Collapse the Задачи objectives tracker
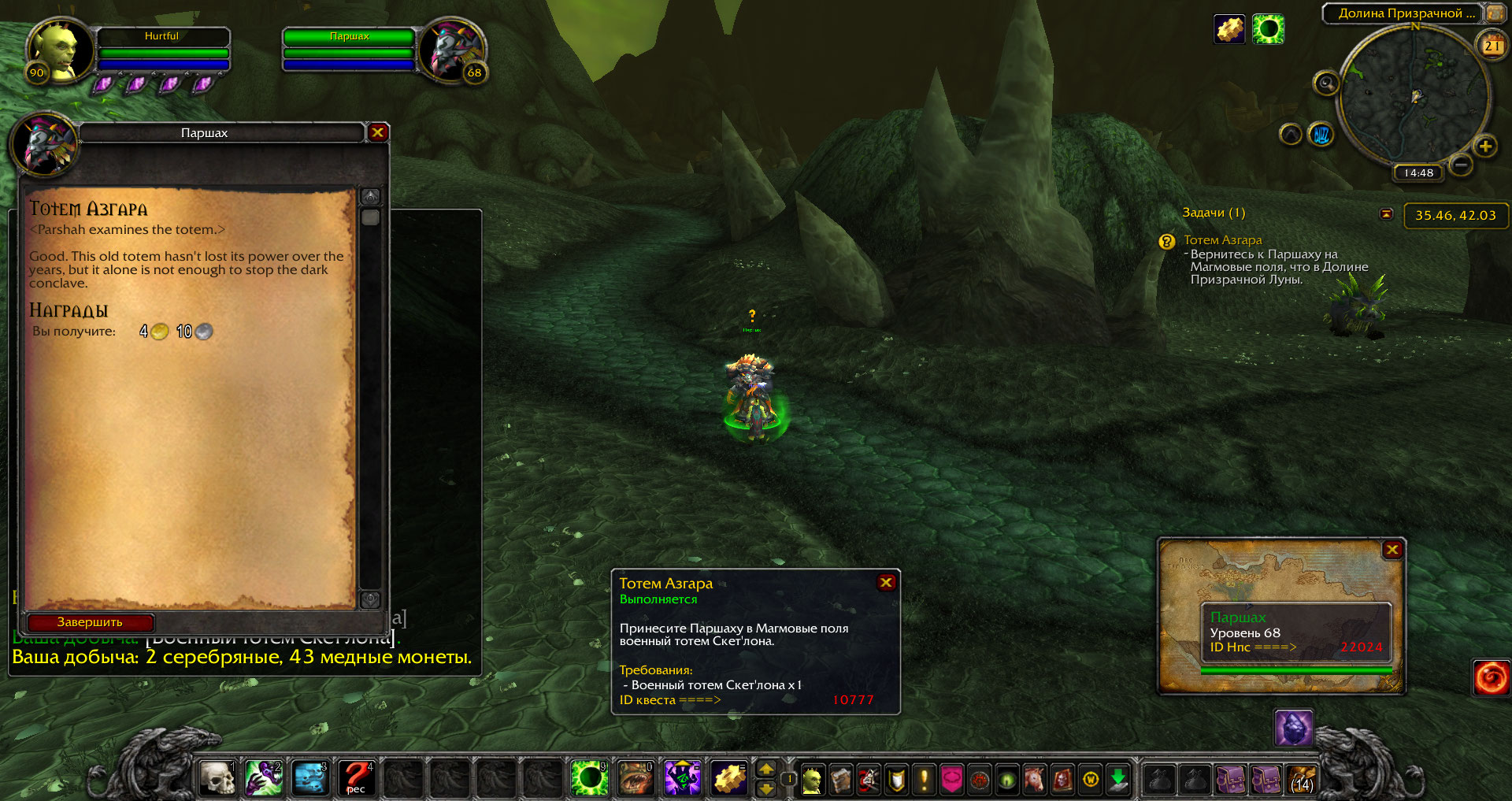Viewport: 1512px width, 801px height. point(1387,213)
